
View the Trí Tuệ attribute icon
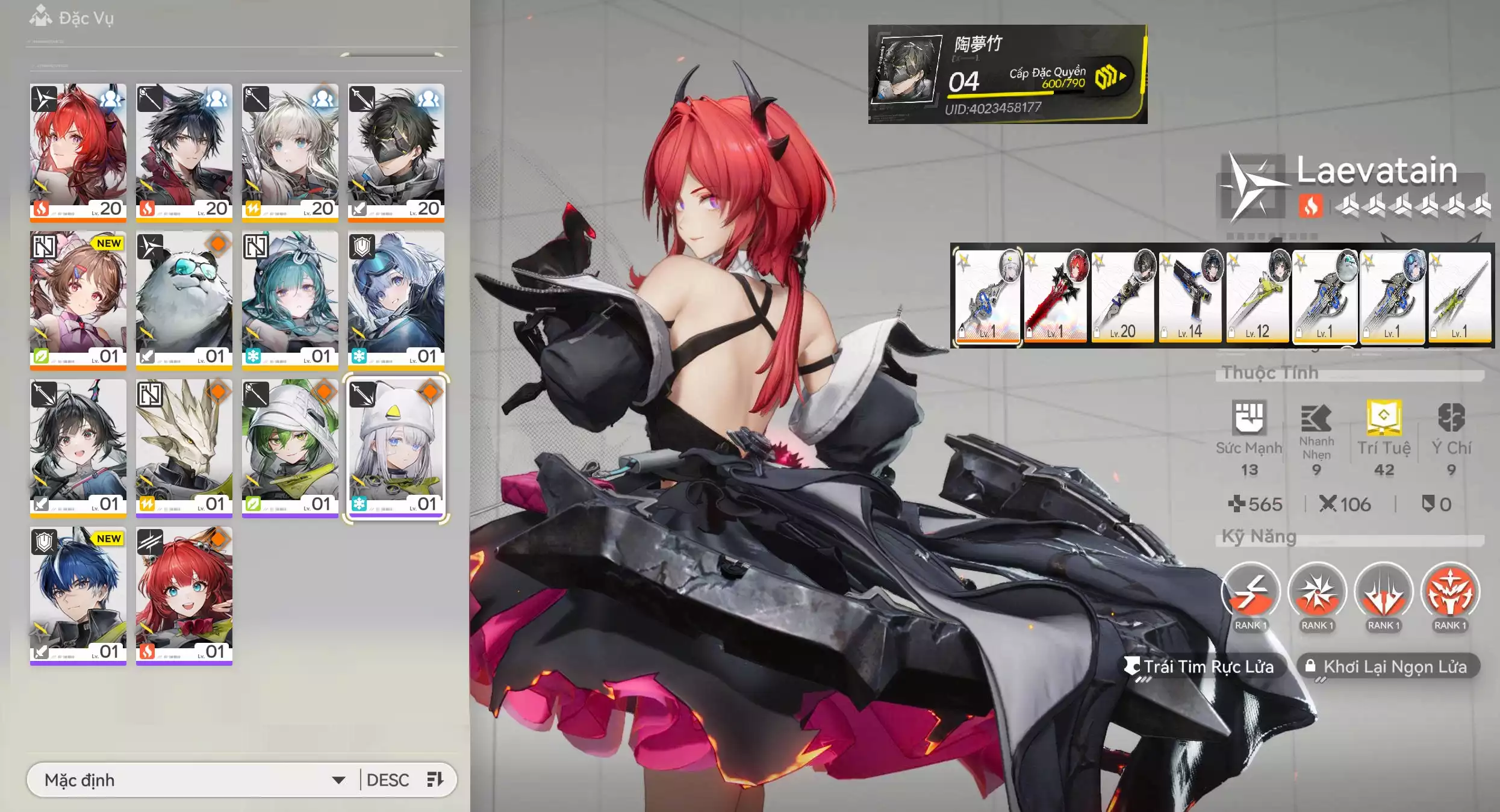tap(1384, 418)
